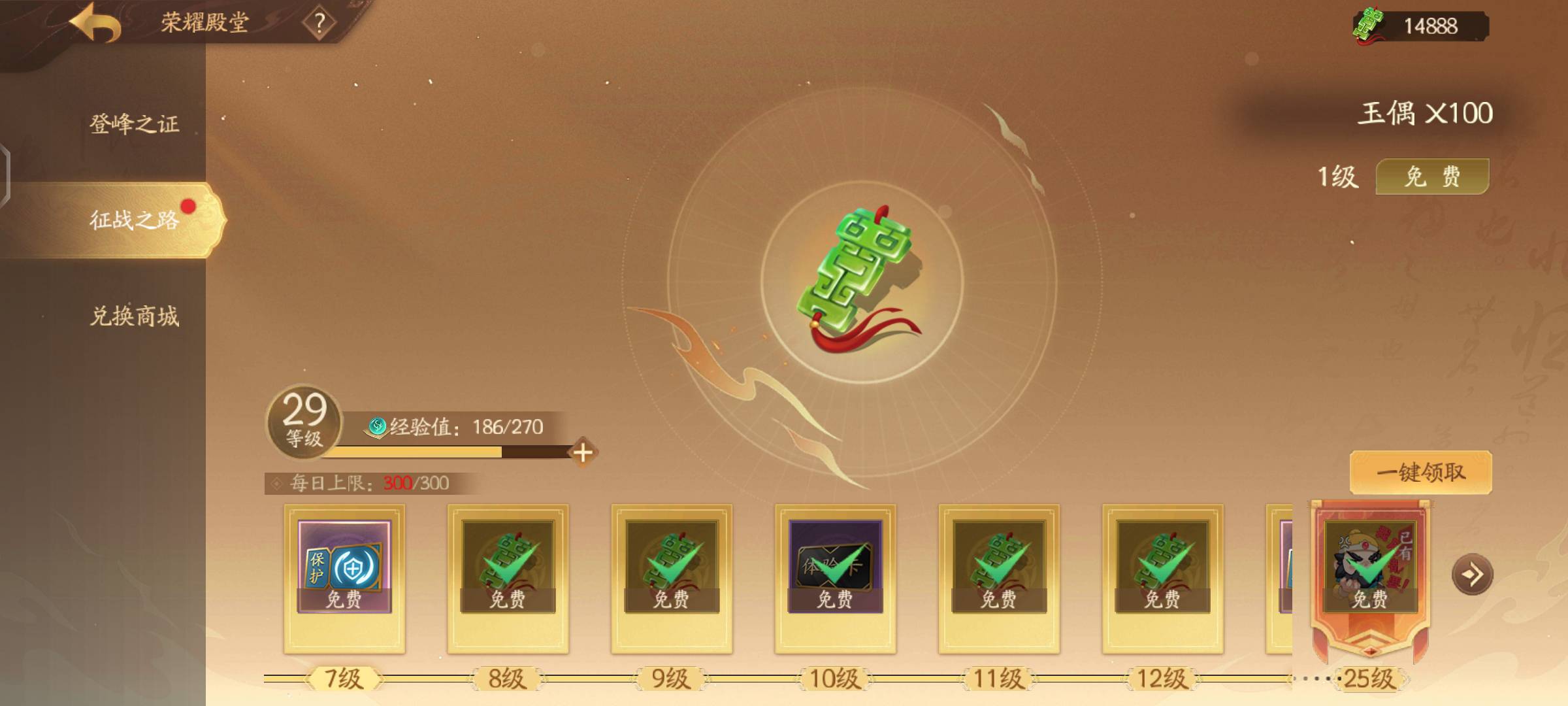Tap the jade currency counter showing 14888
Screen dimensions: 1568x706
point(1420,26)
